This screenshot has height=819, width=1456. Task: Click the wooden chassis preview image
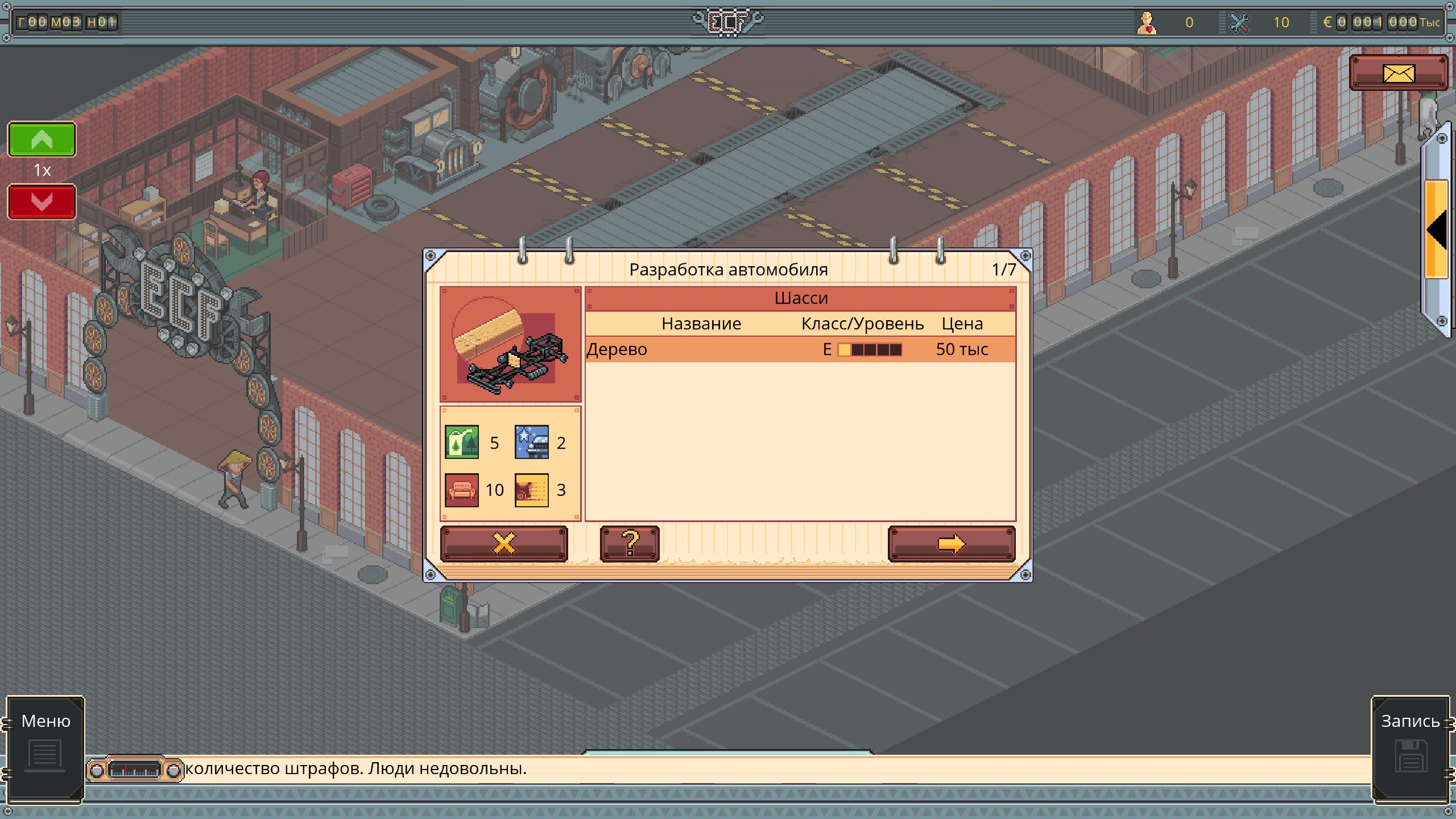click(x=510, y=345)
